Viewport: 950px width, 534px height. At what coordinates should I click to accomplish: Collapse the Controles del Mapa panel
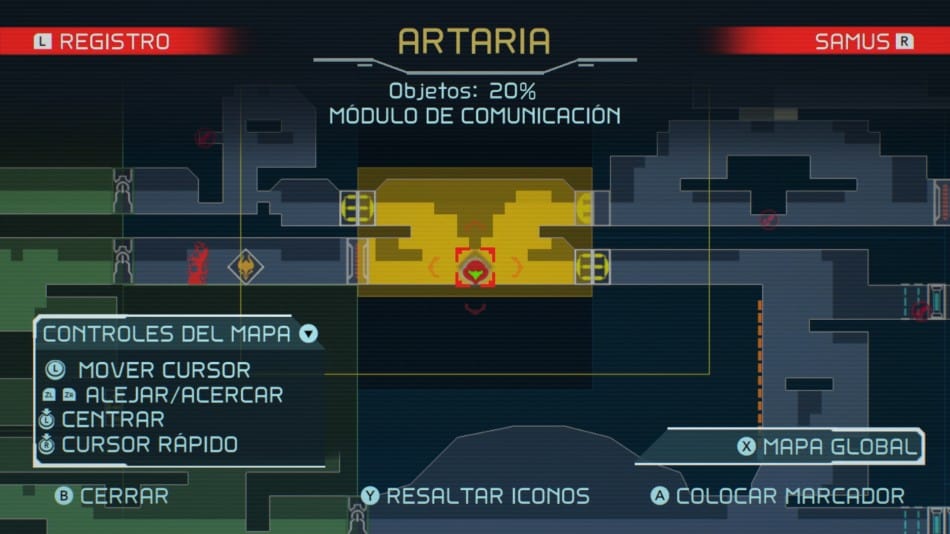point(308,334)
